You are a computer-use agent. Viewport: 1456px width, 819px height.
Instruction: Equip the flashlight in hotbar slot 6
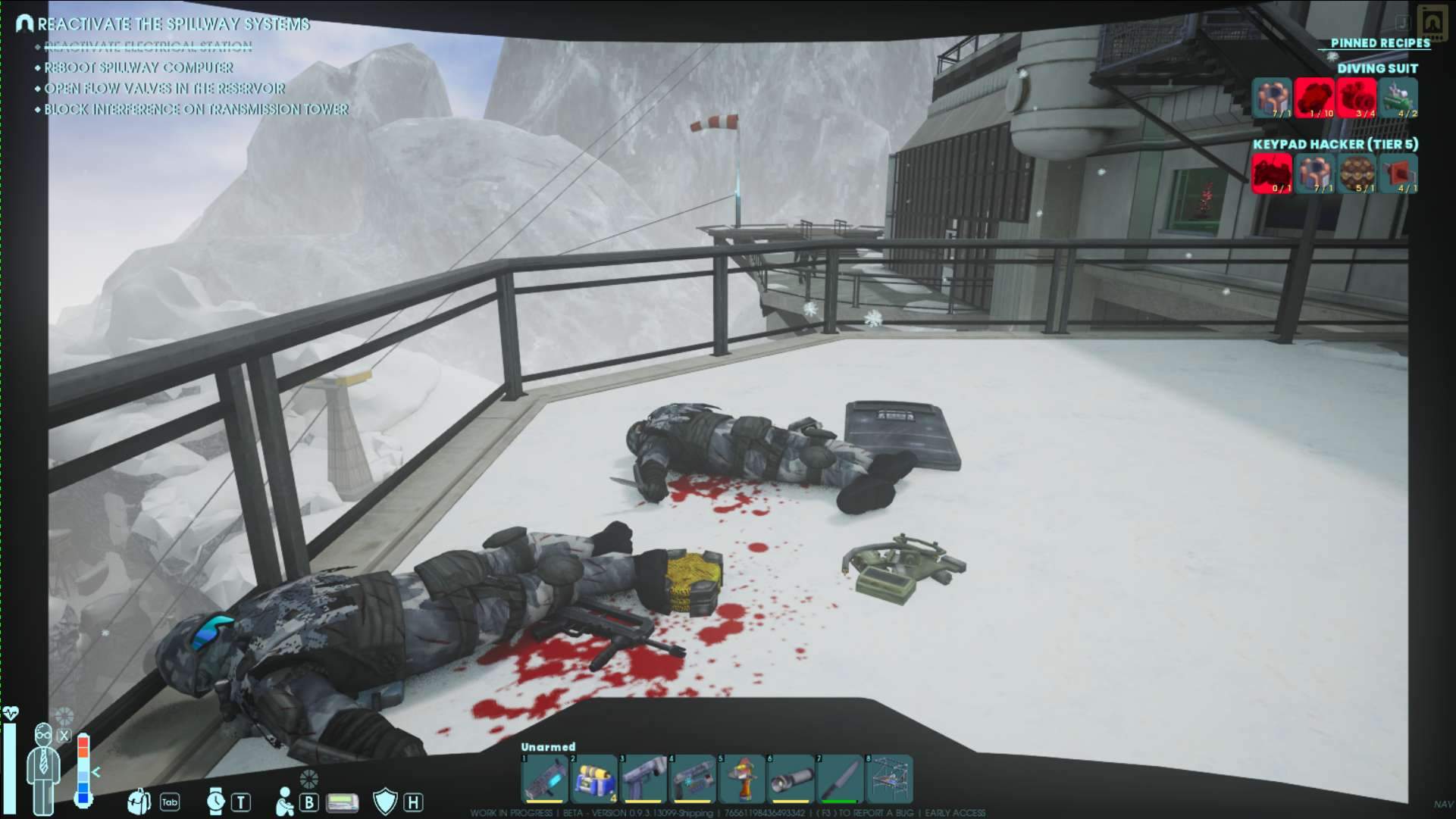tap(791, 779)
